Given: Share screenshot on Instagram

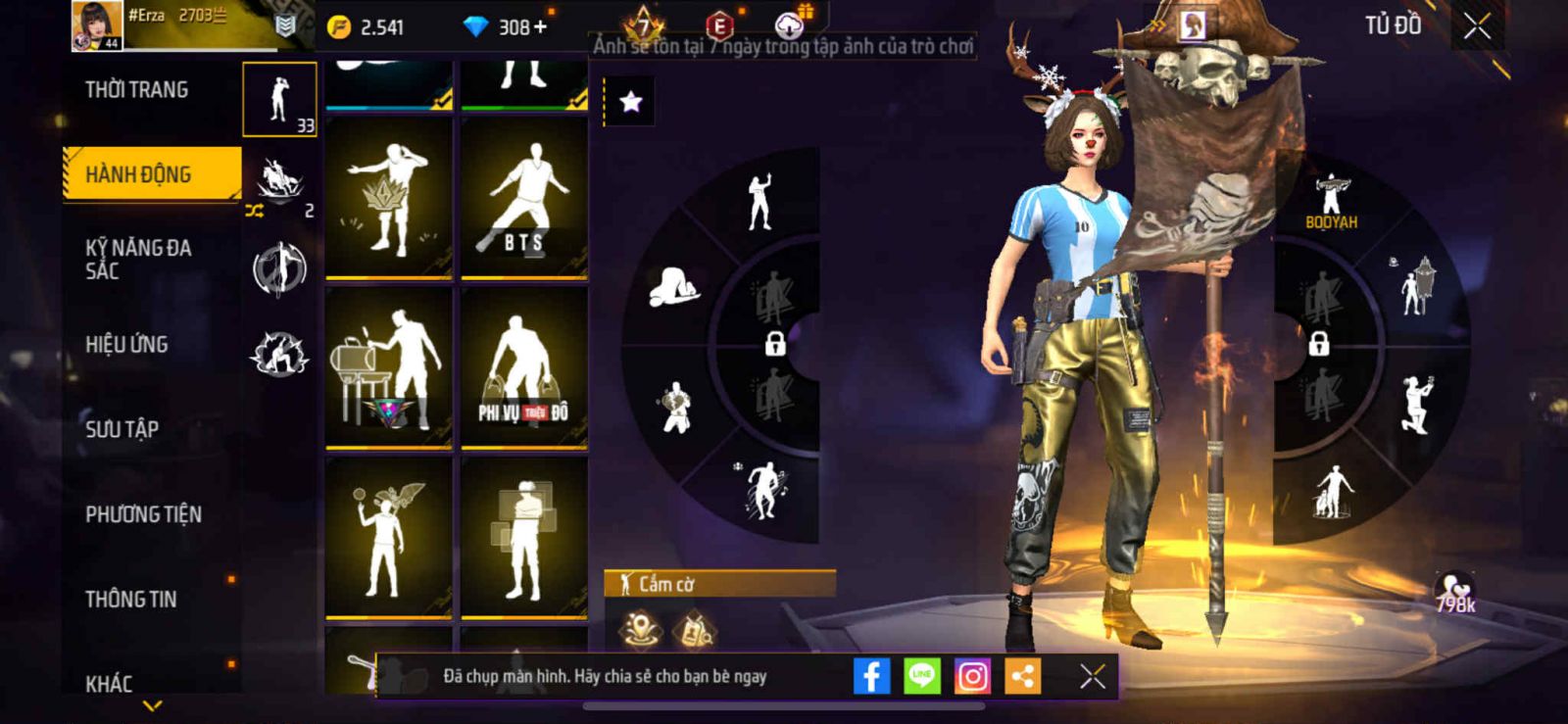Looking at the screenshot, I should [972, 676].
